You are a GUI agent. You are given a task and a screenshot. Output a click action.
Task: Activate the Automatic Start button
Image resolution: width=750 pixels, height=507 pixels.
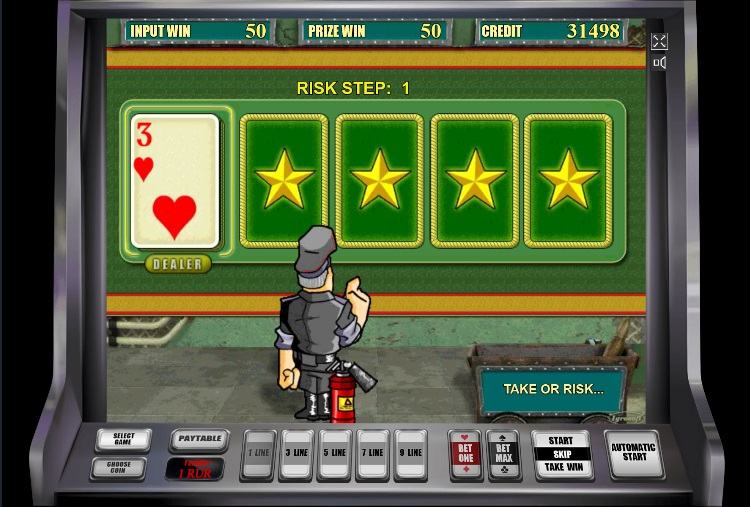(x=633, y=453)
